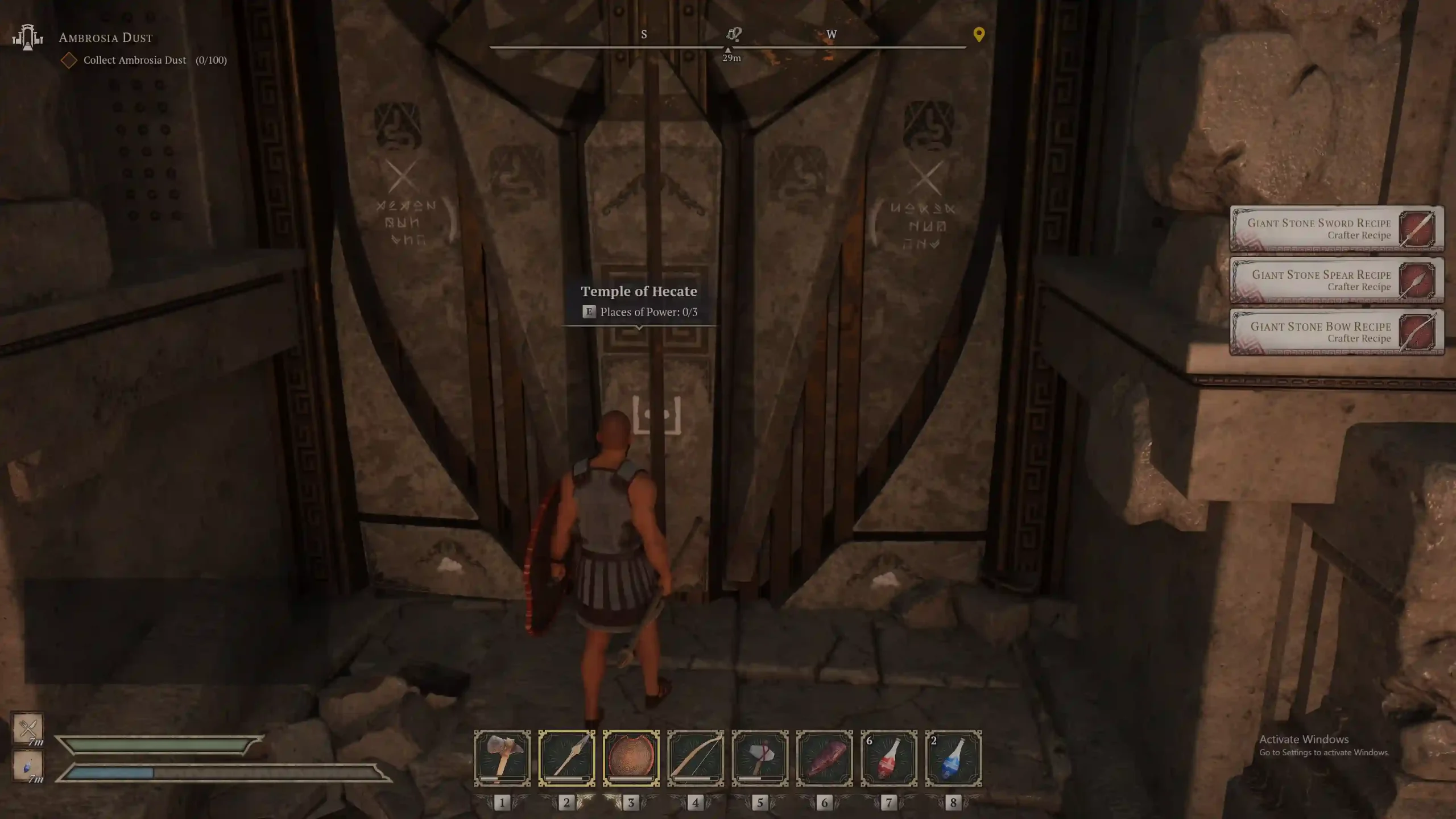The height and width of the screenshot is (819, 1456).
Task: Select the round copper shield slot
Action: pos(631,758)
